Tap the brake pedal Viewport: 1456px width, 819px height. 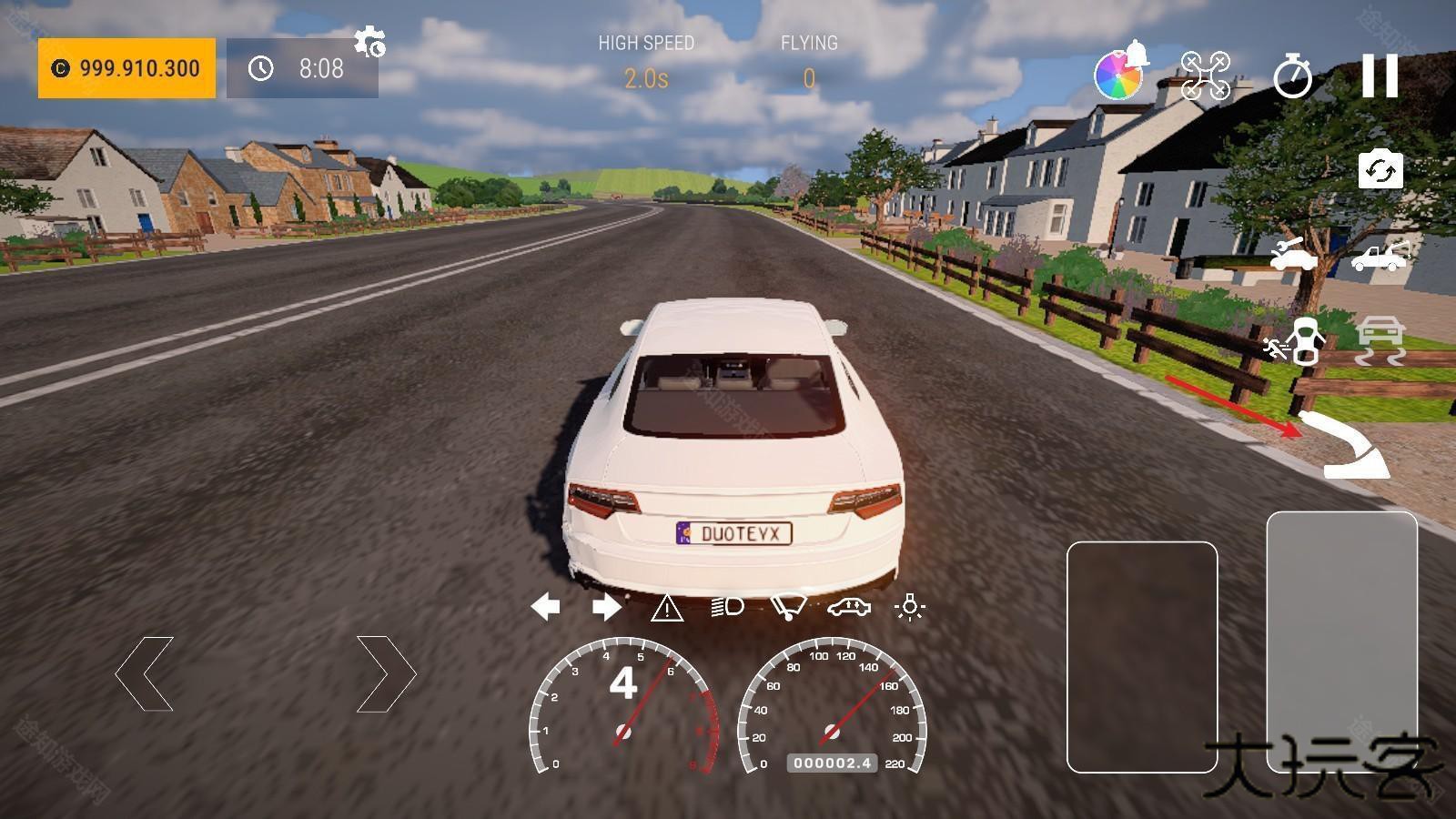click(x=1142, y=656)
